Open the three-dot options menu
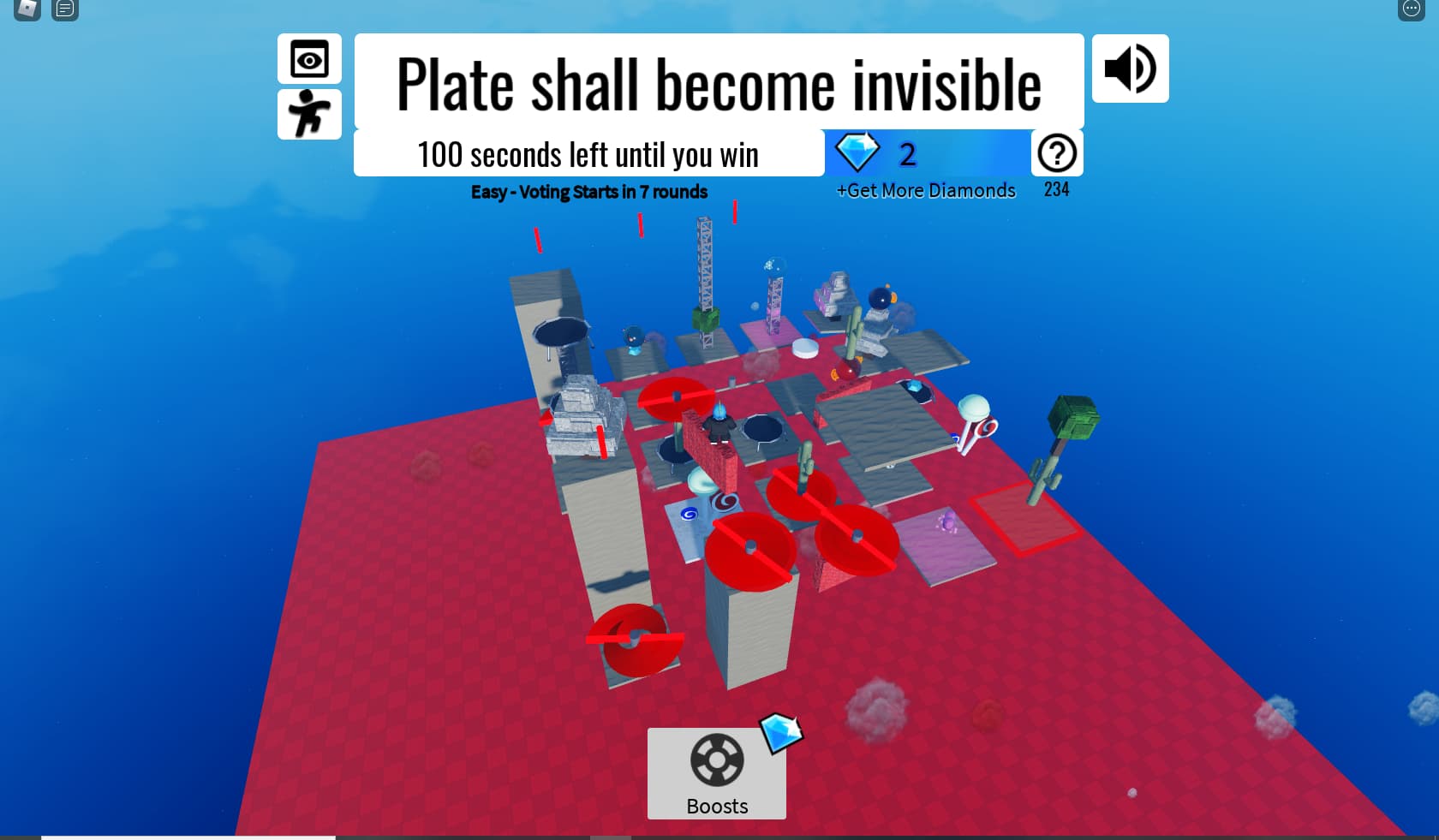This screenshot has height=840, width=1439. click(1411, 9)
